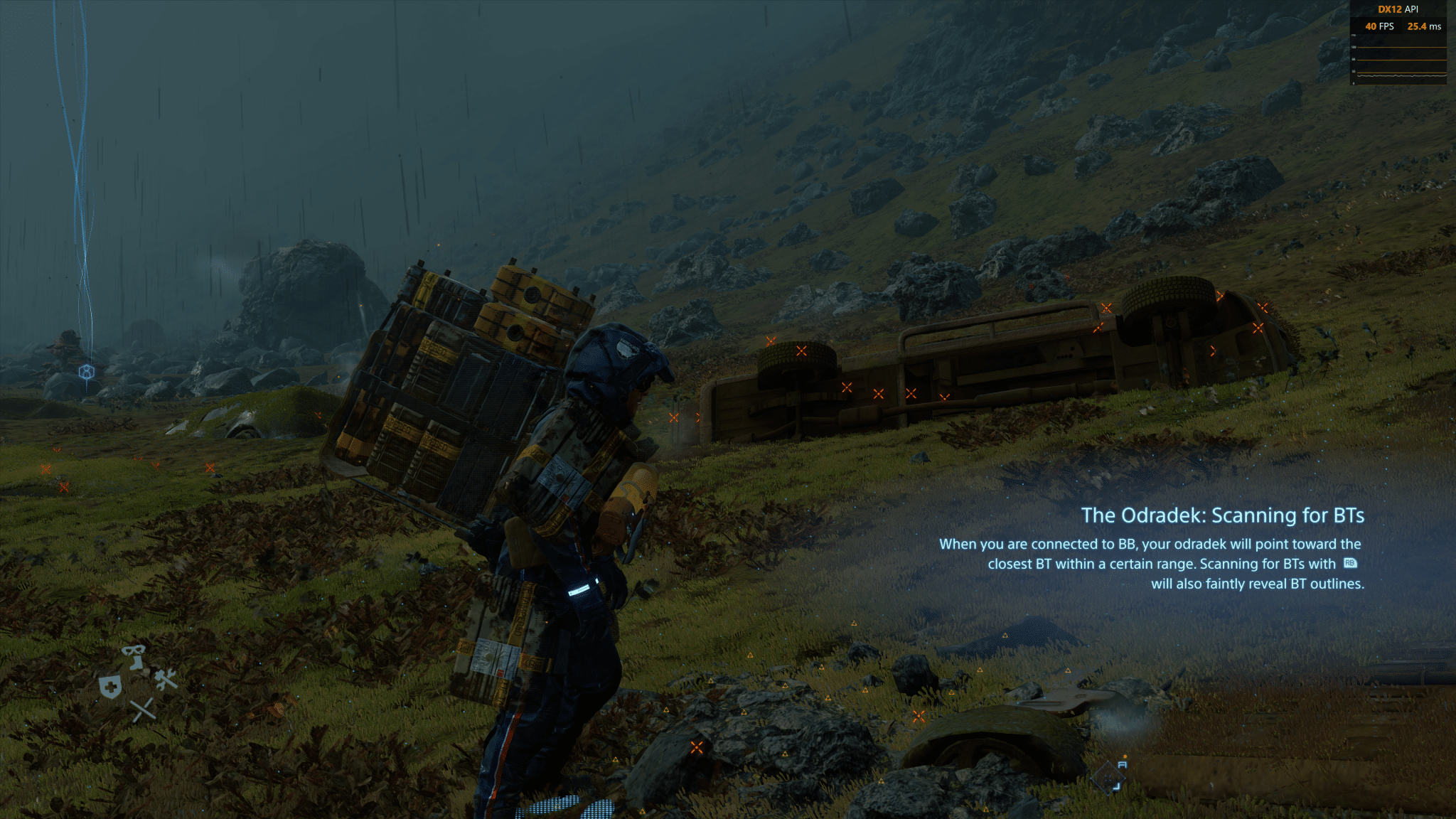
Task: Click the blue hexagon waypoint marker
Action: [86, 372]
